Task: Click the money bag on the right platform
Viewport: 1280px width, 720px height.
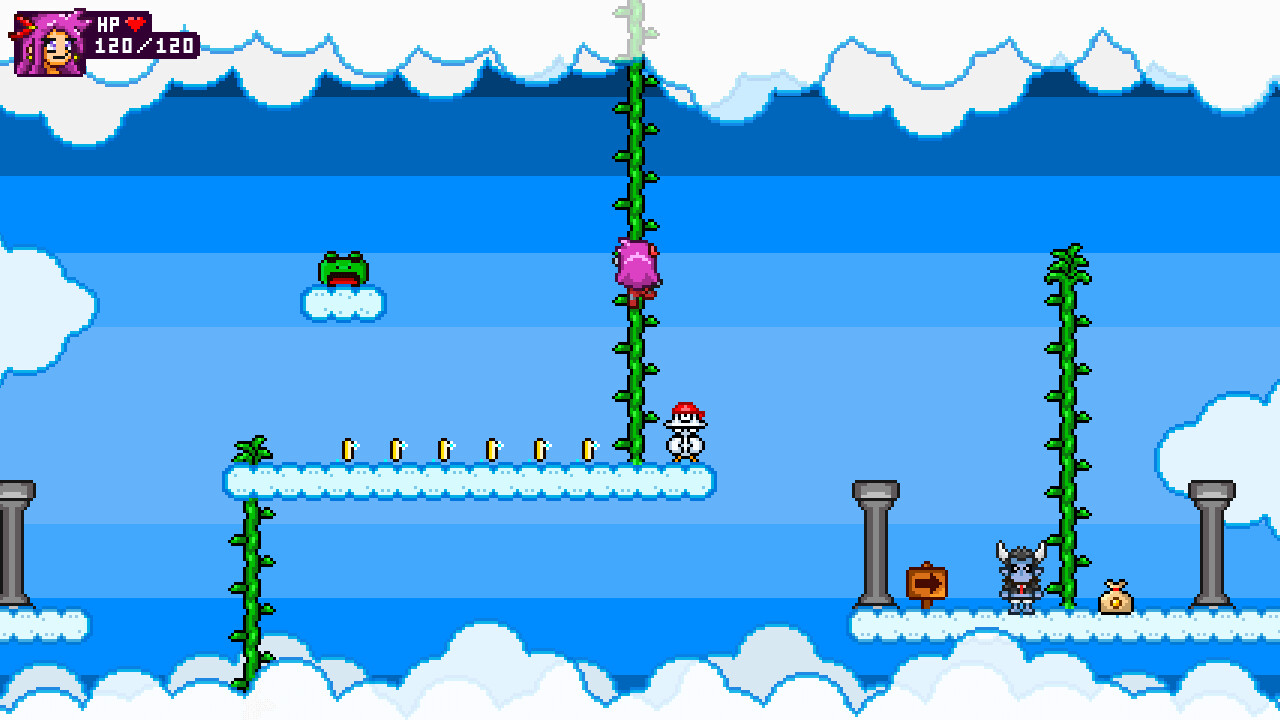Action: (1118, 595)
